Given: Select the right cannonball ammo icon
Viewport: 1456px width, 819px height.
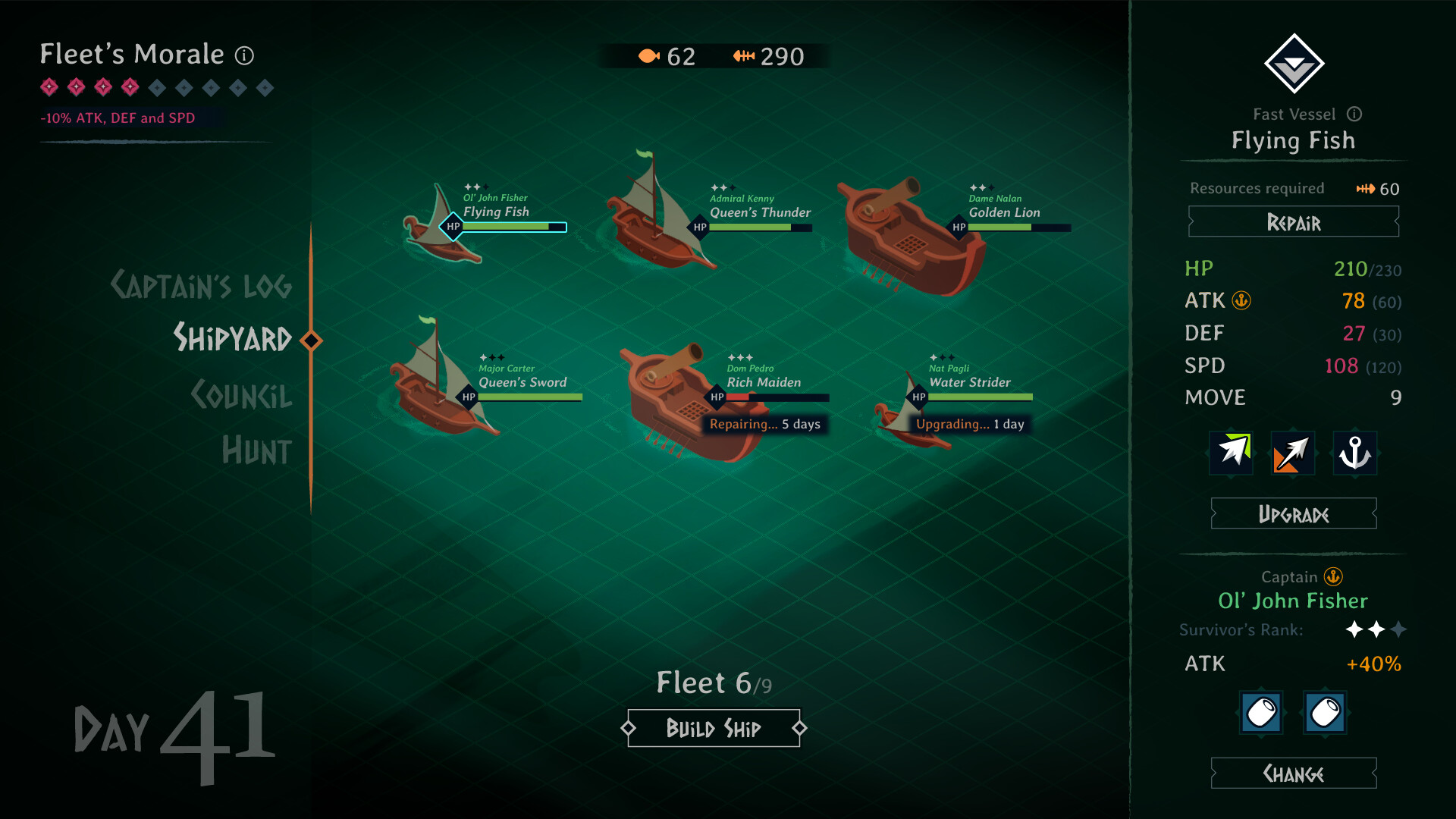Looking at the screenshot, I should point(1324,712).
